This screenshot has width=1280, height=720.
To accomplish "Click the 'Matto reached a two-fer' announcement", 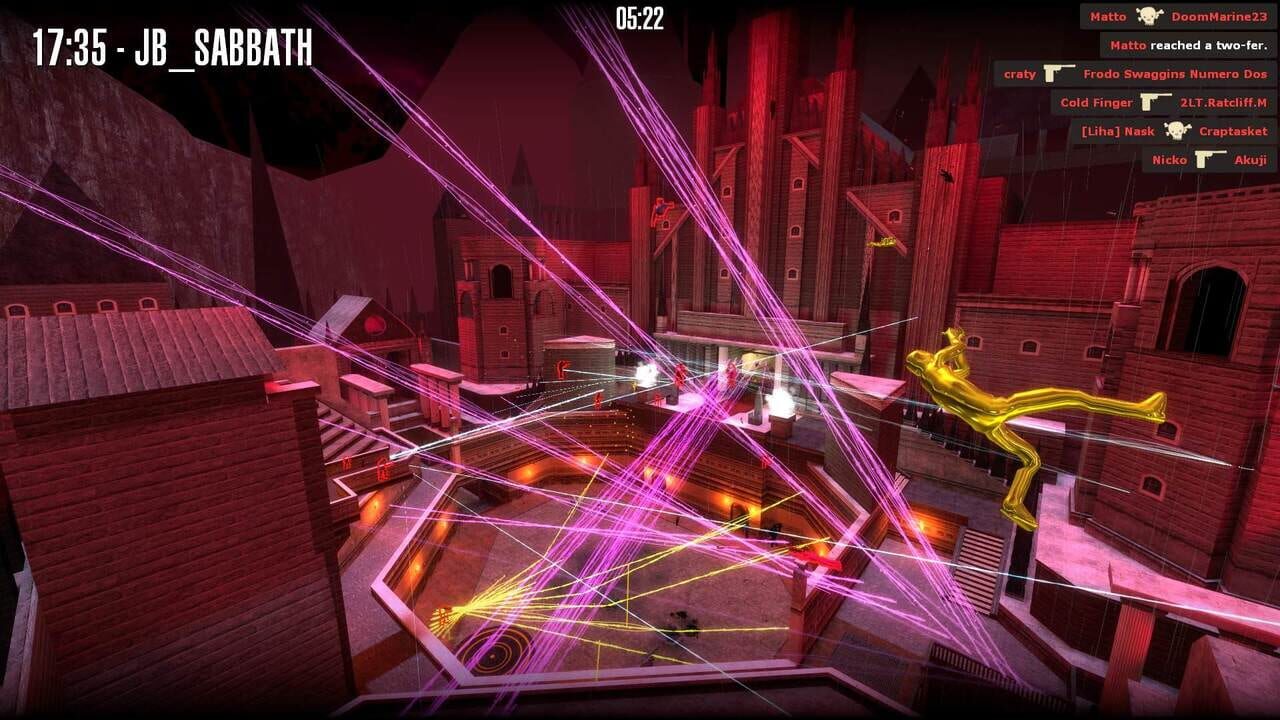I will point(1186,45).
